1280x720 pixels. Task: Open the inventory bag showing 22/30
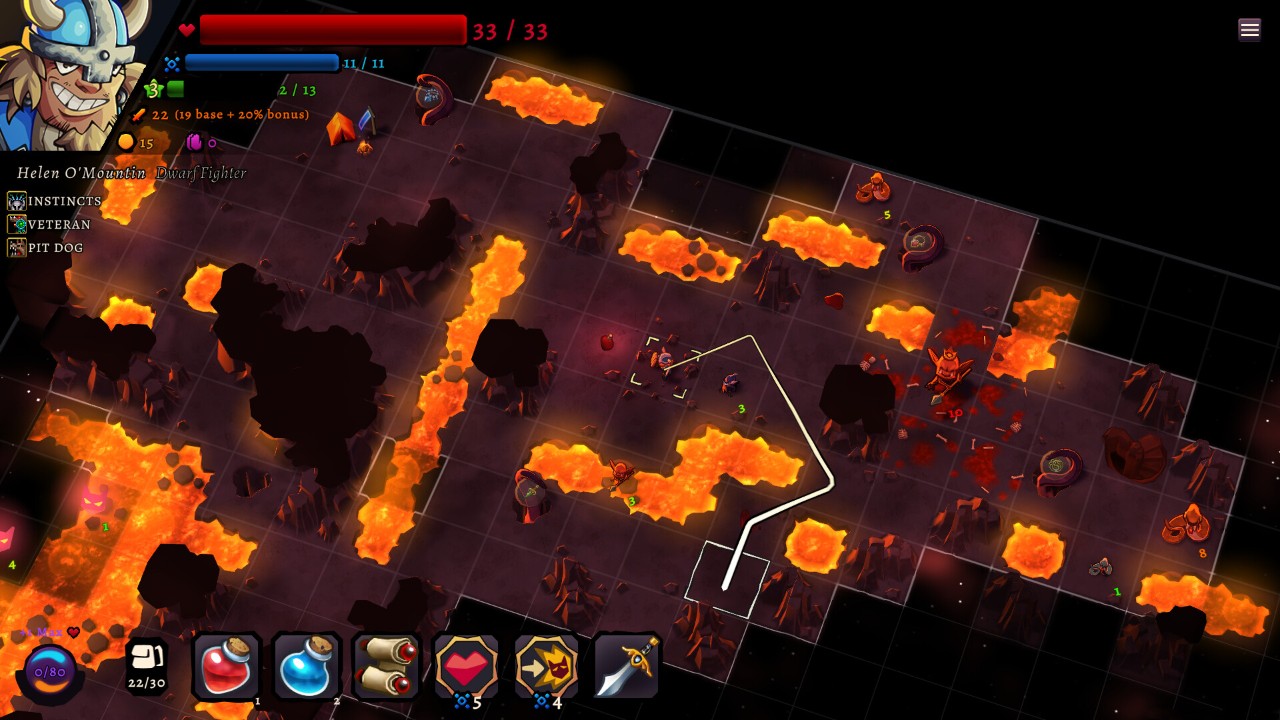(146, 665)
